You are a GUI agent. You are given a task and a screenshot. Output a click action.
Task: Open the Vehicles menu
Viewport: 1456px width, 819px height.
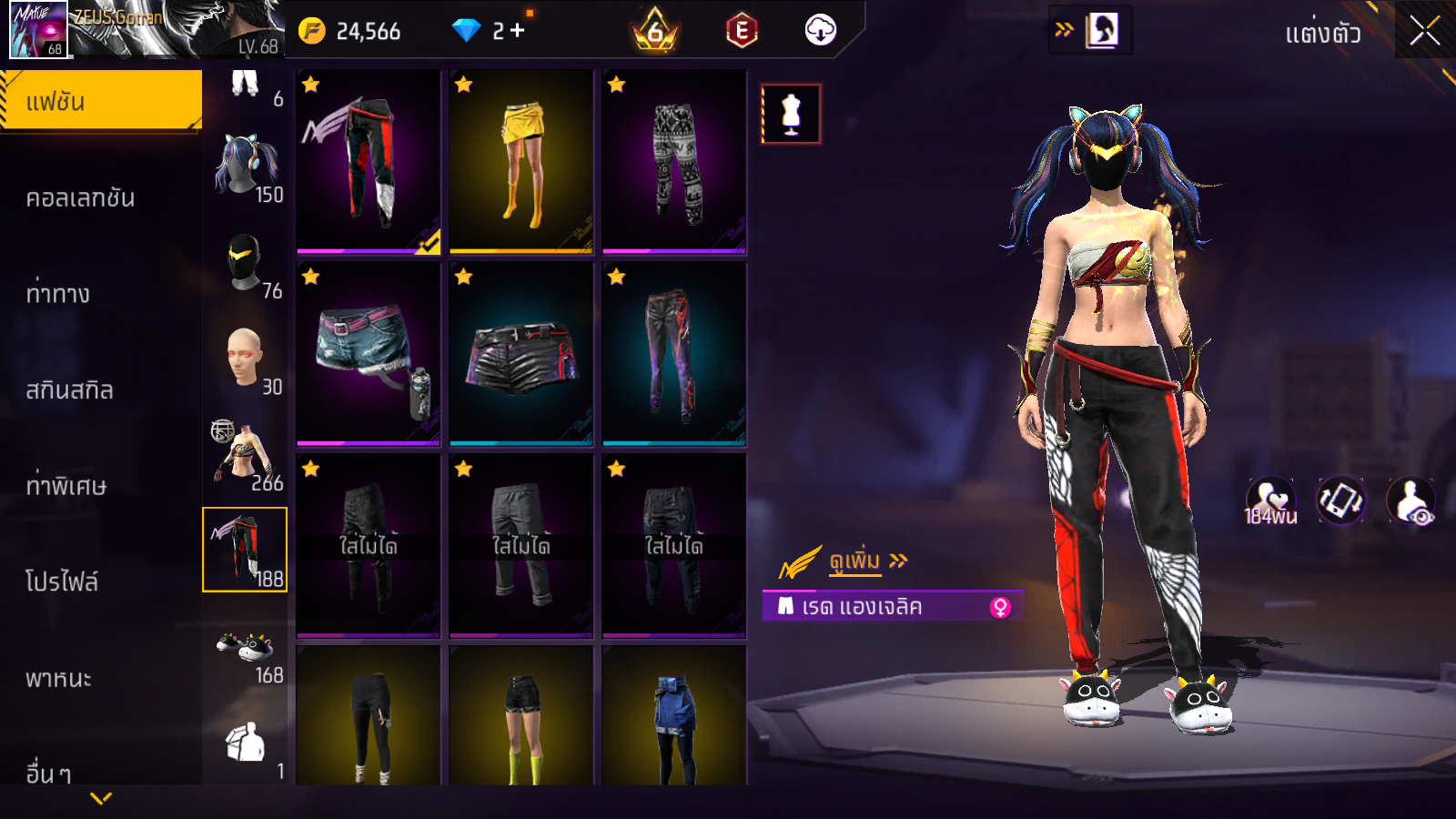[x=58, y=678]
